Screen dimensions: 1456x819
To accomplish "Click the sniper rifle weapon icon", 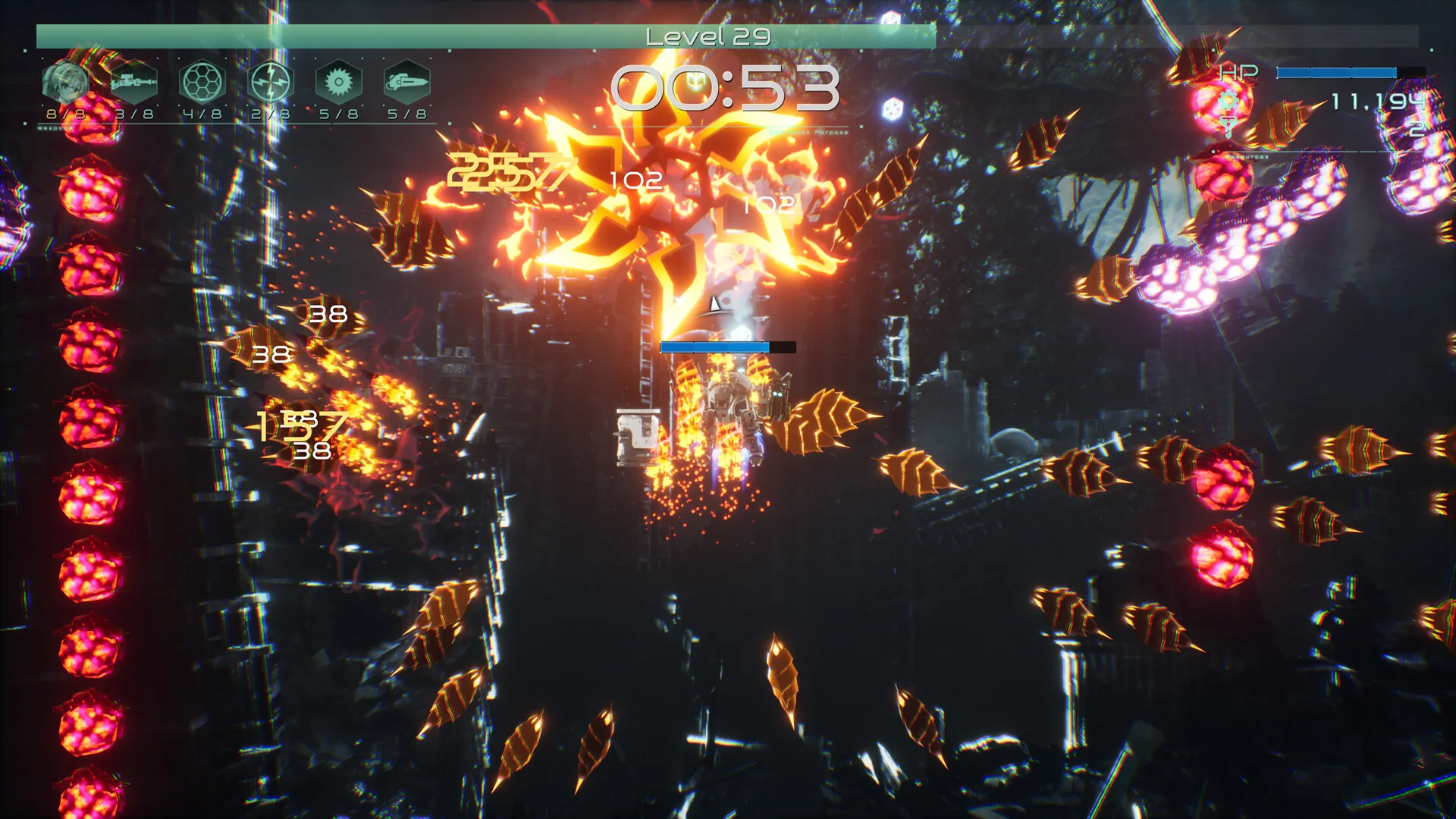I will pyautogui.click(x=133, y=81).
